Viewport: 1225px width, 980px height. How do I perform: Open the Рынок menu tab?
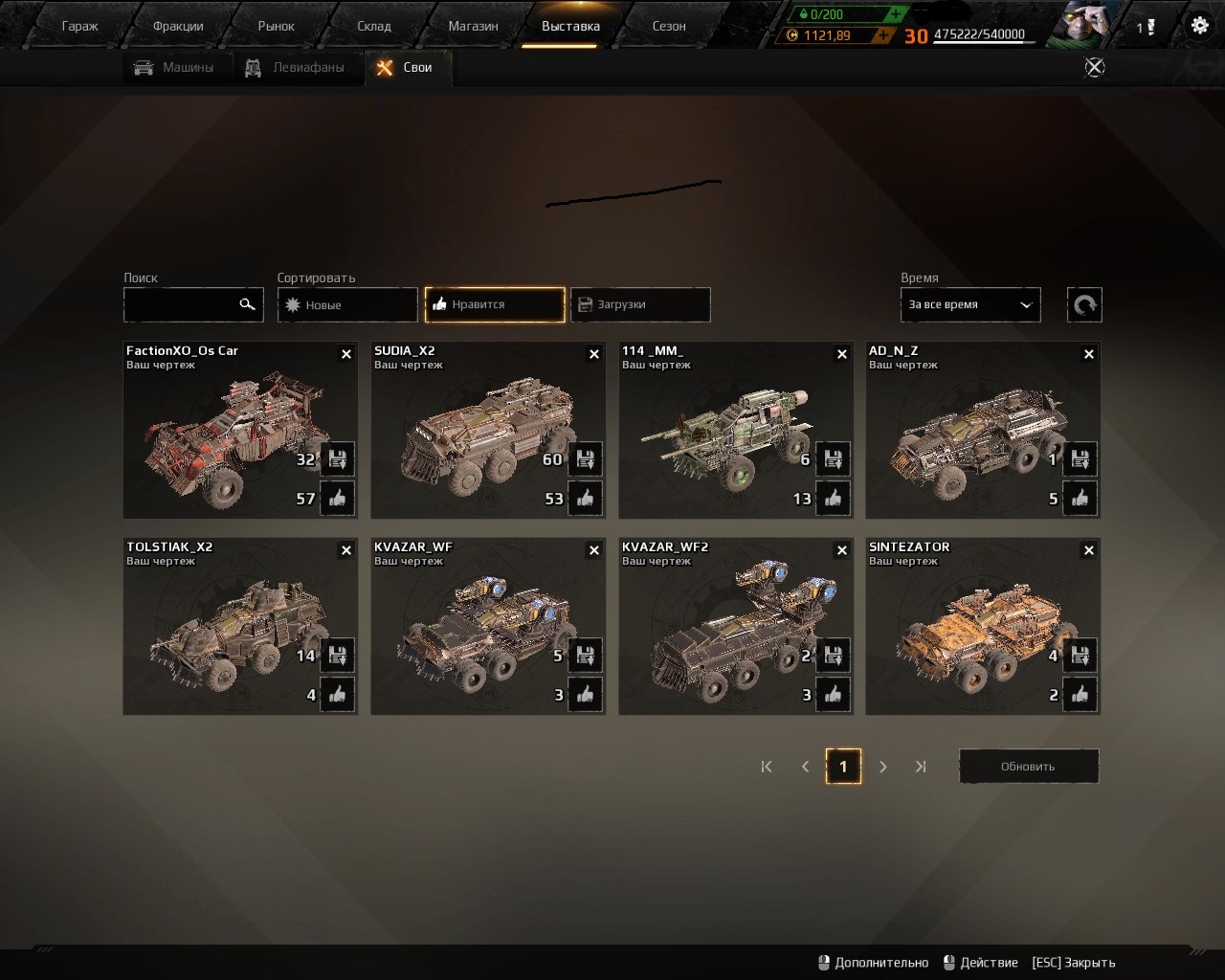tap(276, 25)
